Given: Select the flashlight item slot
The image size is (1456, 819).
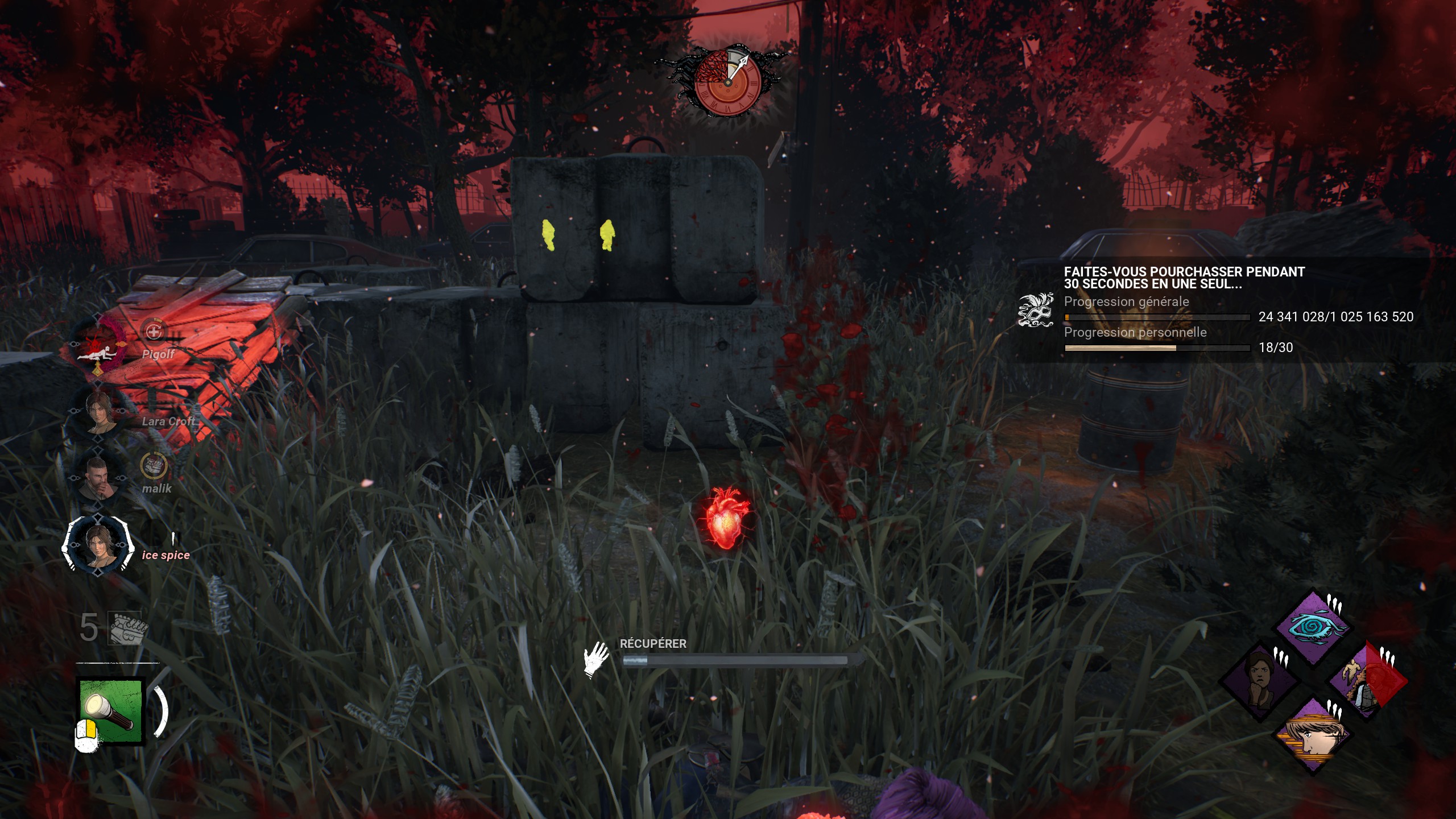Looking at the screenshot, I should tap(110, 711).
